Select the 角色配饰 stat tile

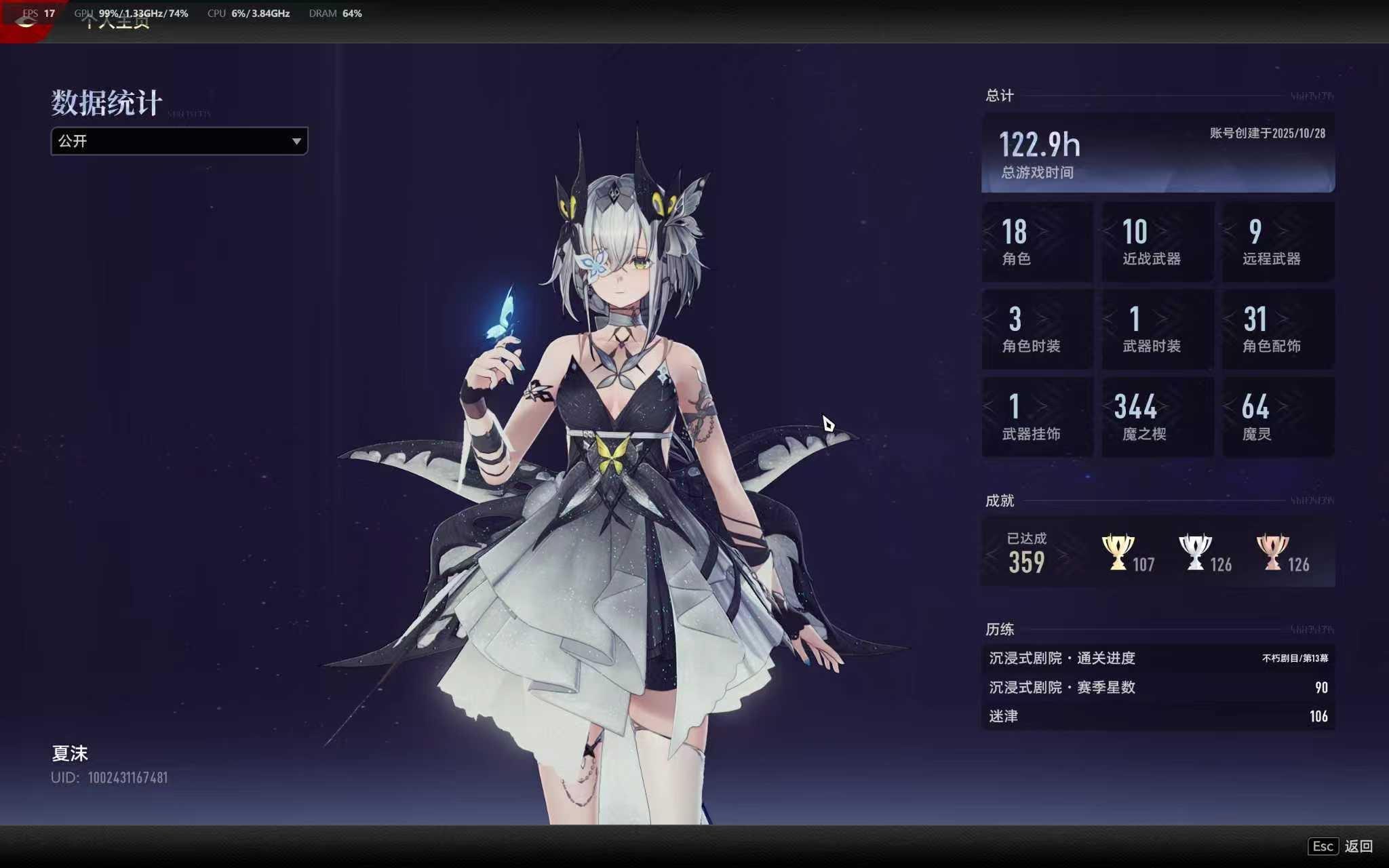click(x=1278, y=330)
